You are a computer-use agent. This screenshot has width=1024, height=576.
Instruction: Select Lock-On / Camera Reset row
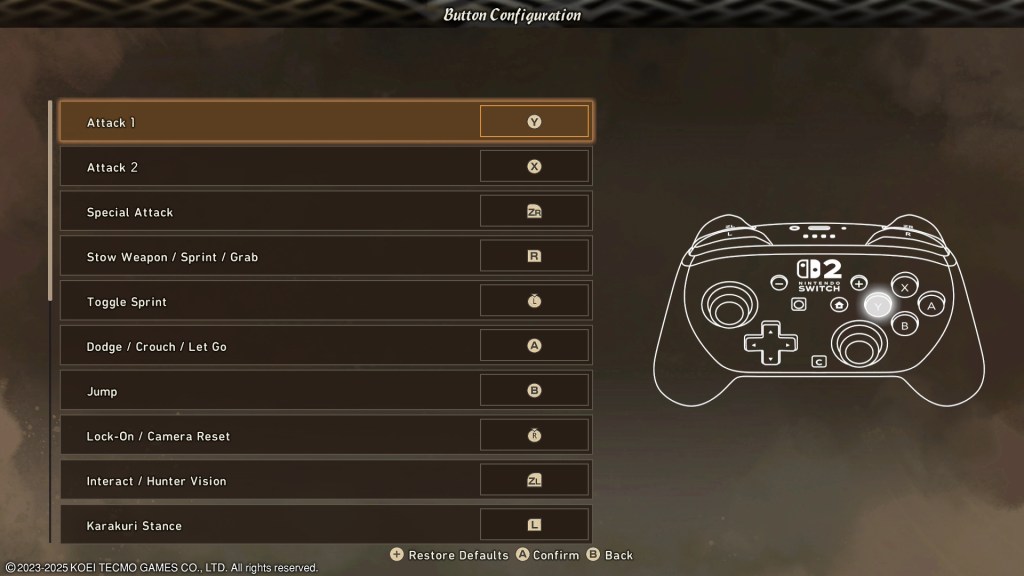(325, 436)
